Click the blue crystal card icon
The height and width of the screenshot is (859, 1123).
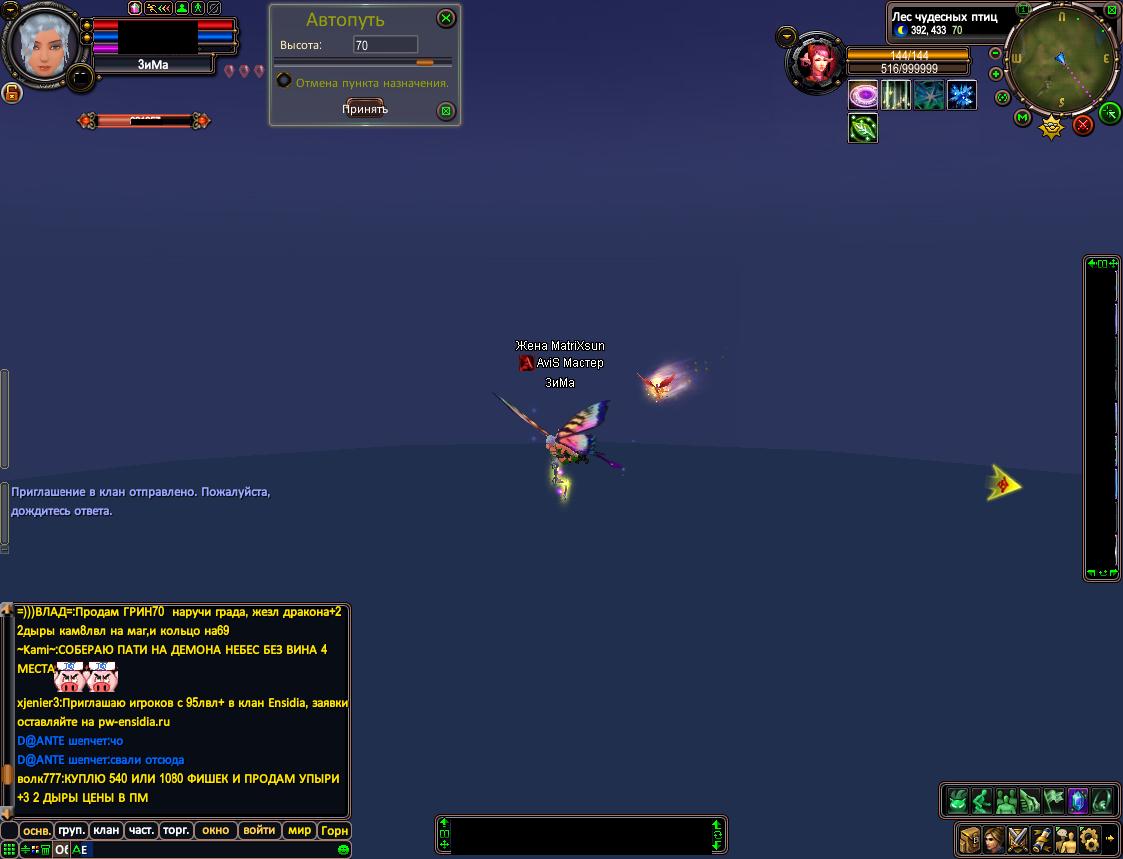pos(1077,801)
